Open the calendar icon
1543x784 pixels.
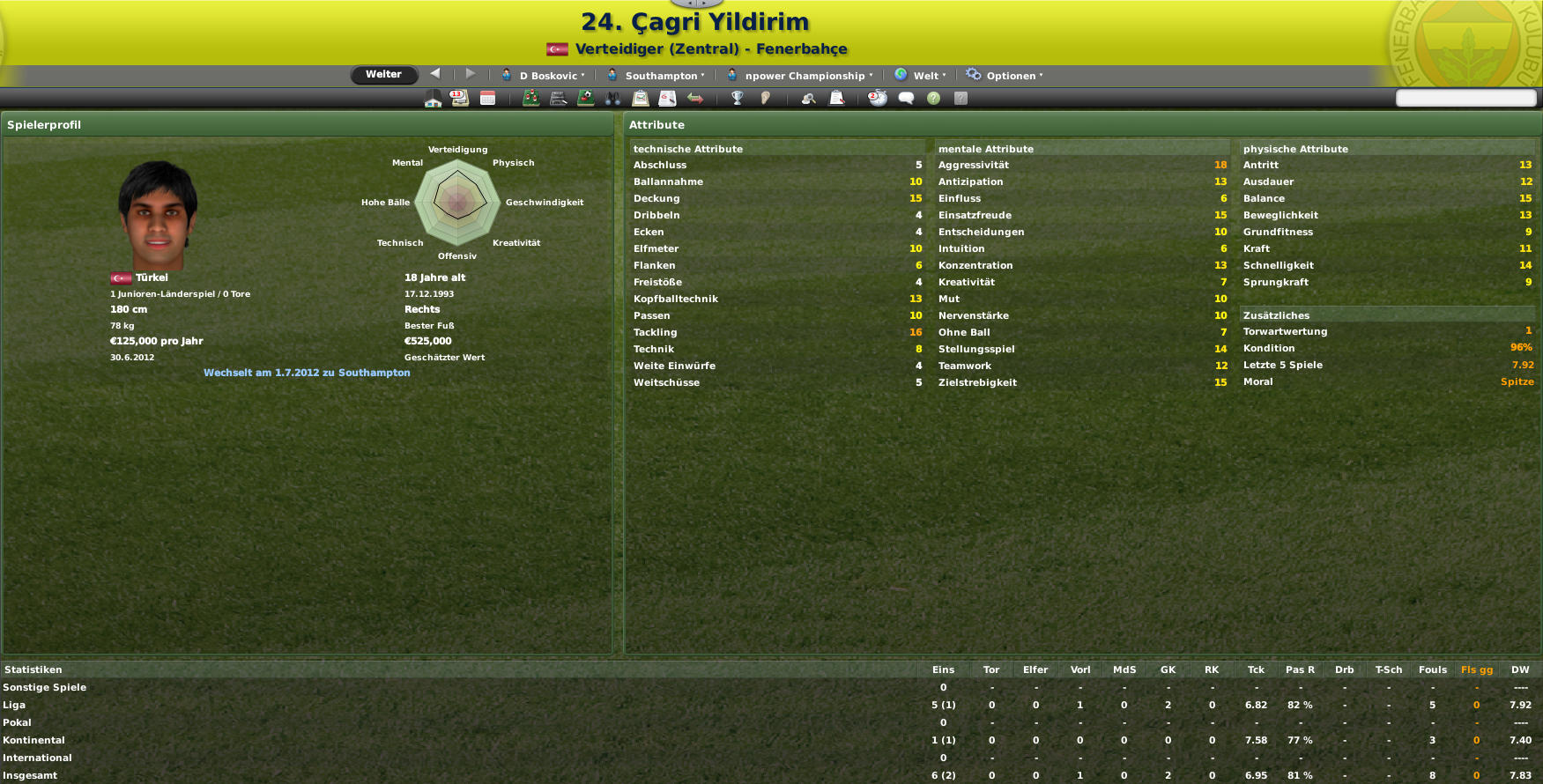tap(487, 99)
